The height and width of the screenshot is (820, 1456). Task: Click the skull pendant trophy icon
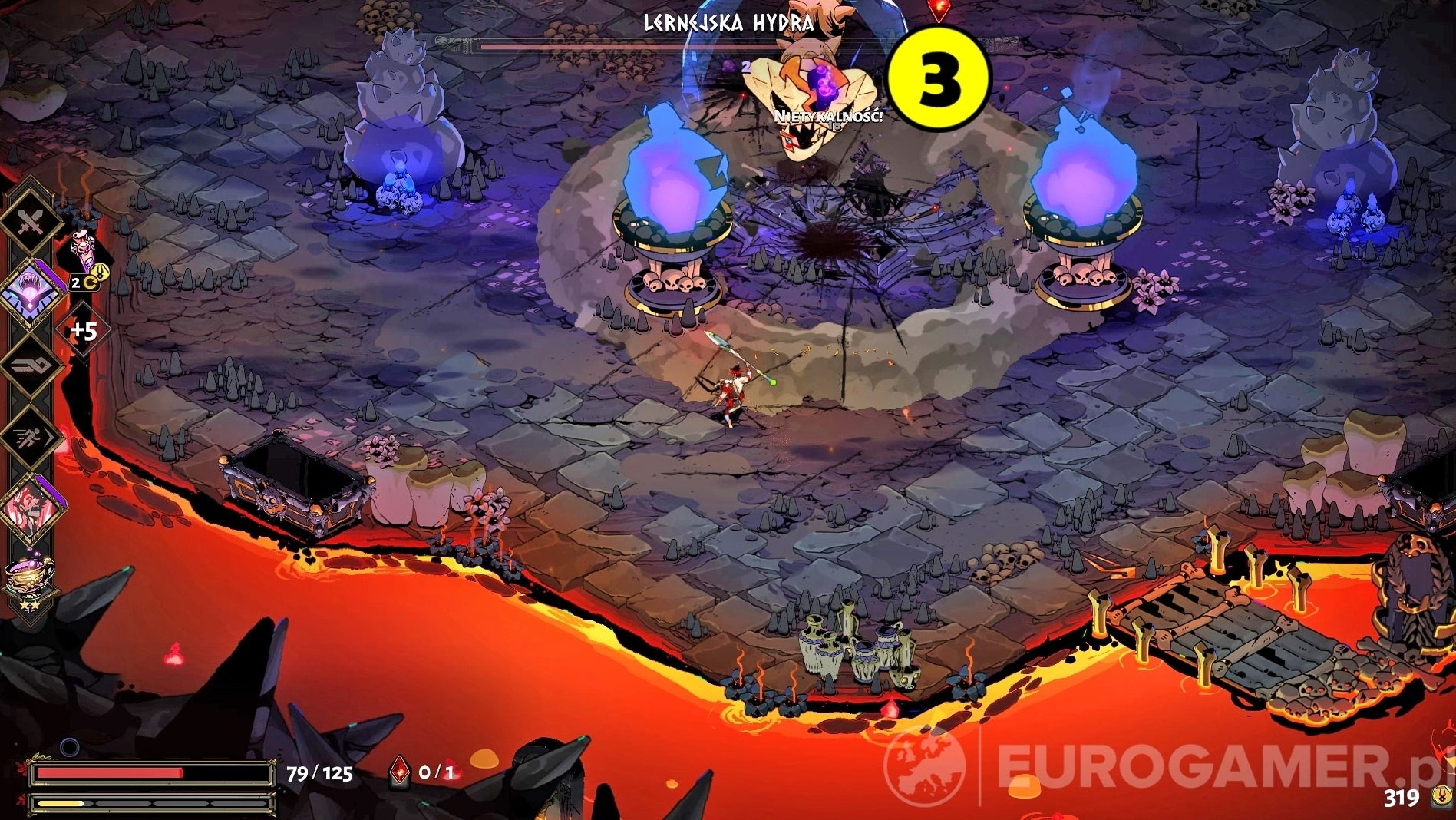pos(83,246)
